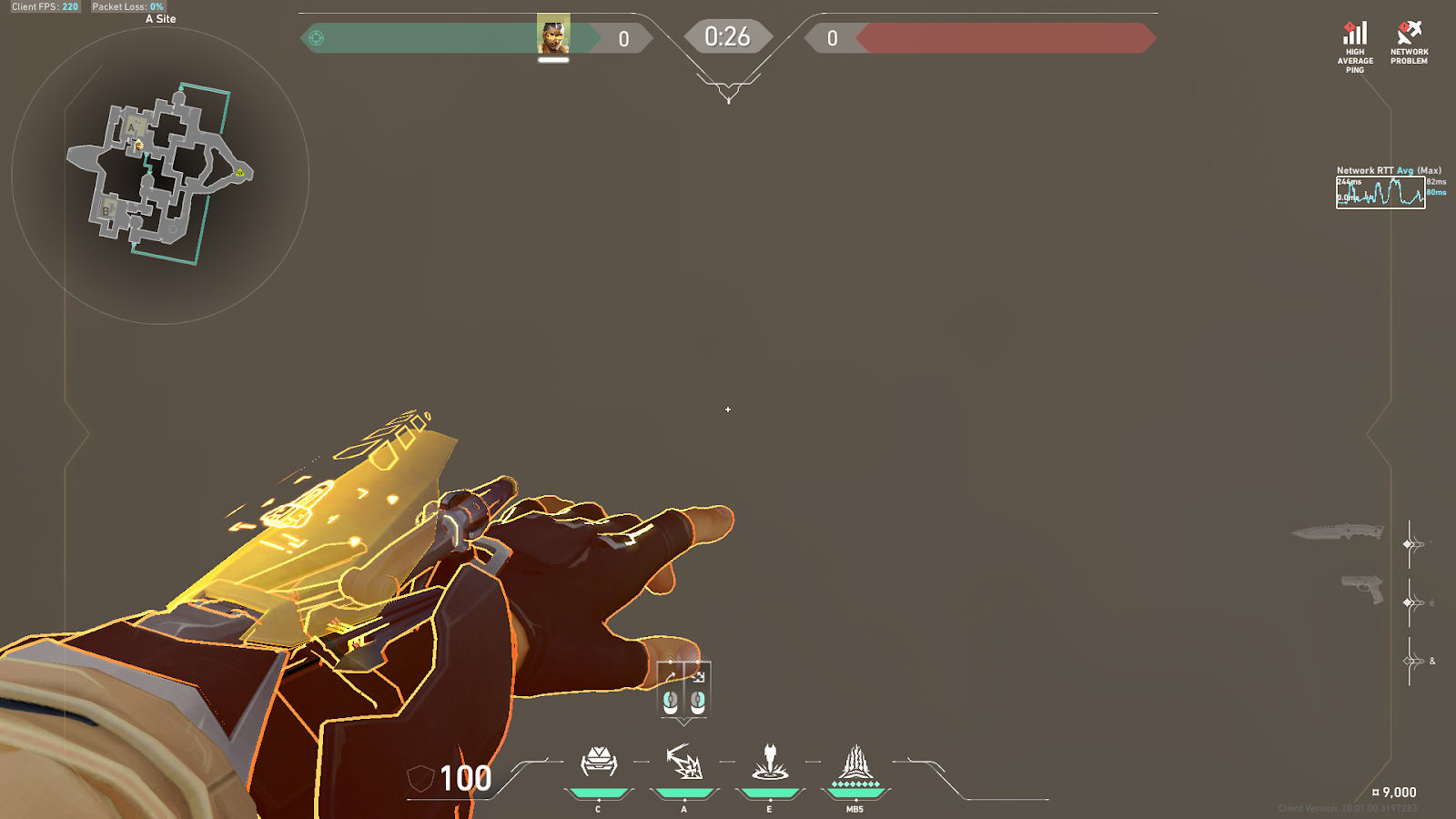This screenshot has width=1456, height=819.
Task: Click the right mouse alt-fire hint icon
Action: 698,701
